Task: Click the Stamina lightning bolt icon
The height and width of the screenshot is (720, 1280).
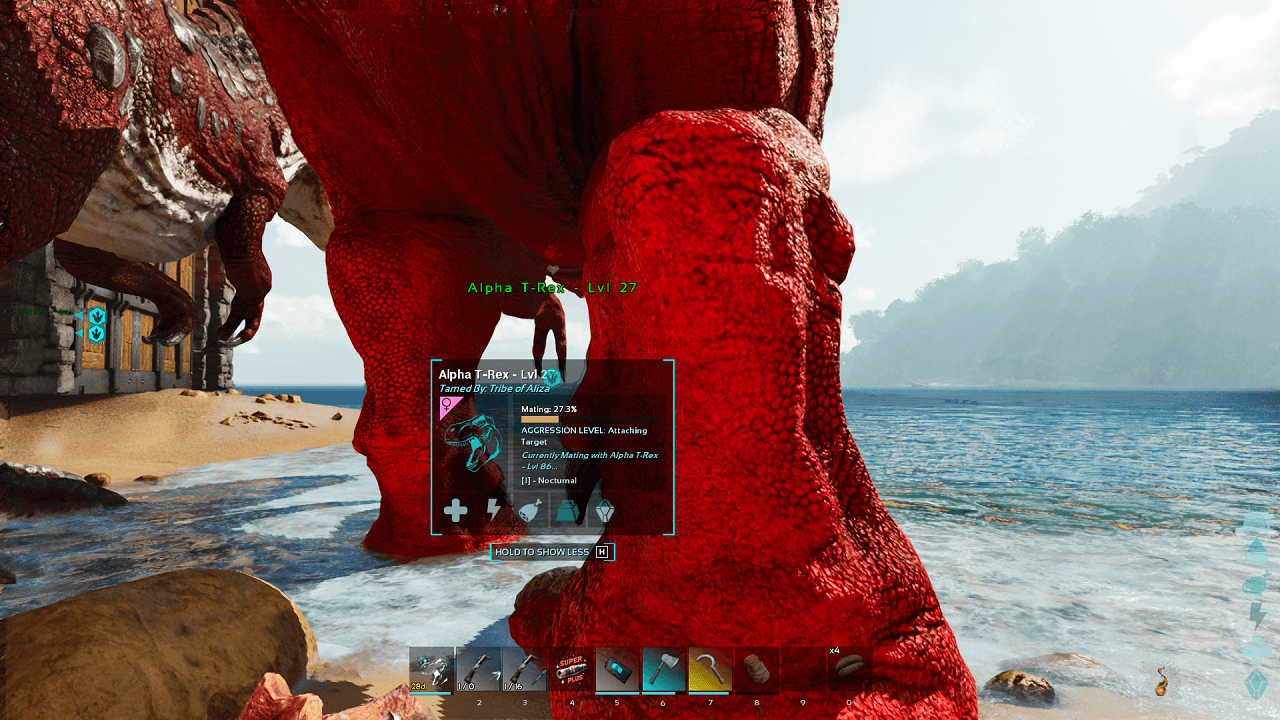Action: point(494,511)
